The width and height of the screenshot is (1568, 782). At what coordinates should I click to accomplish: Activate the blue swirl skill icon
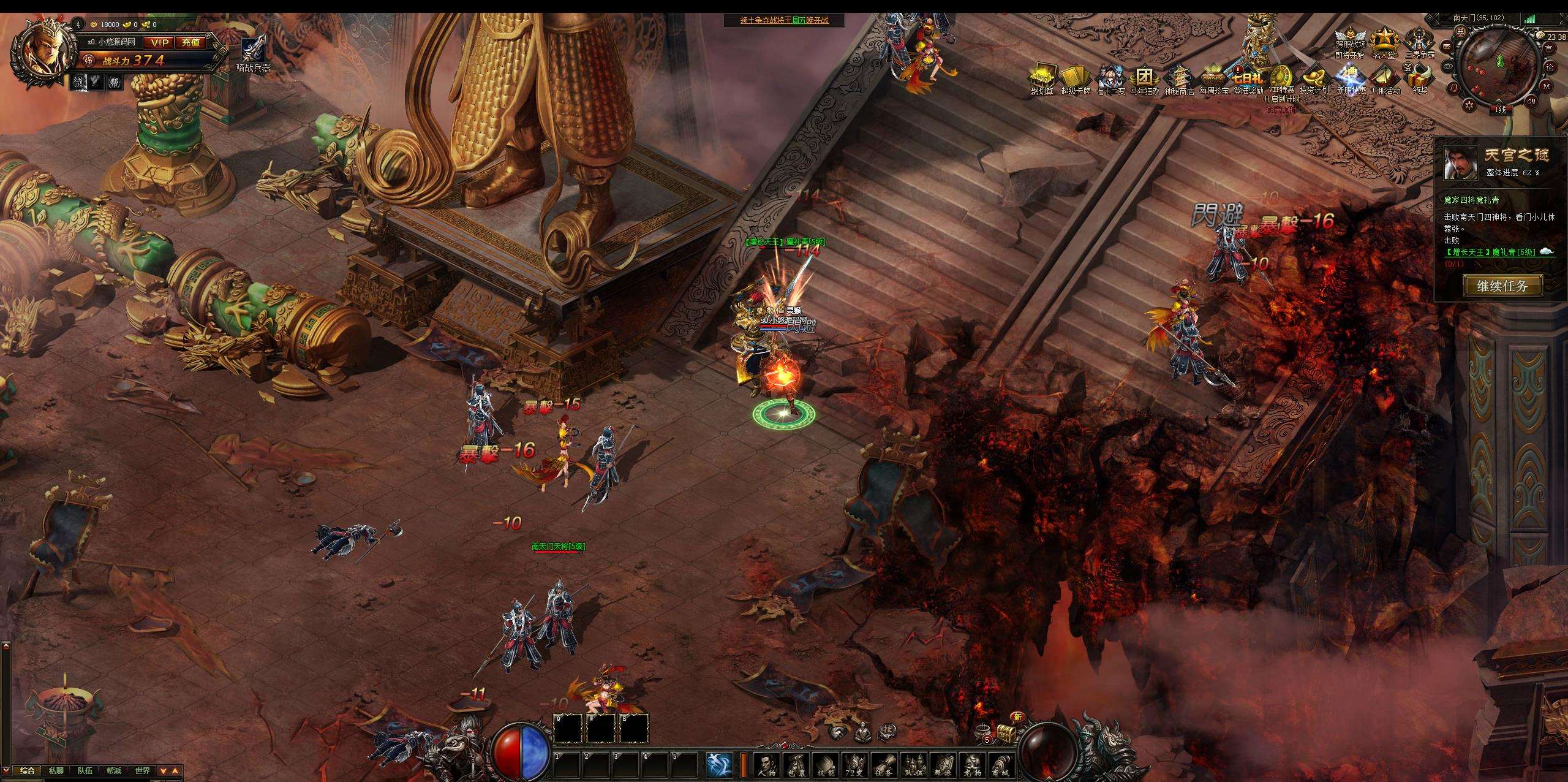(719, 764)
